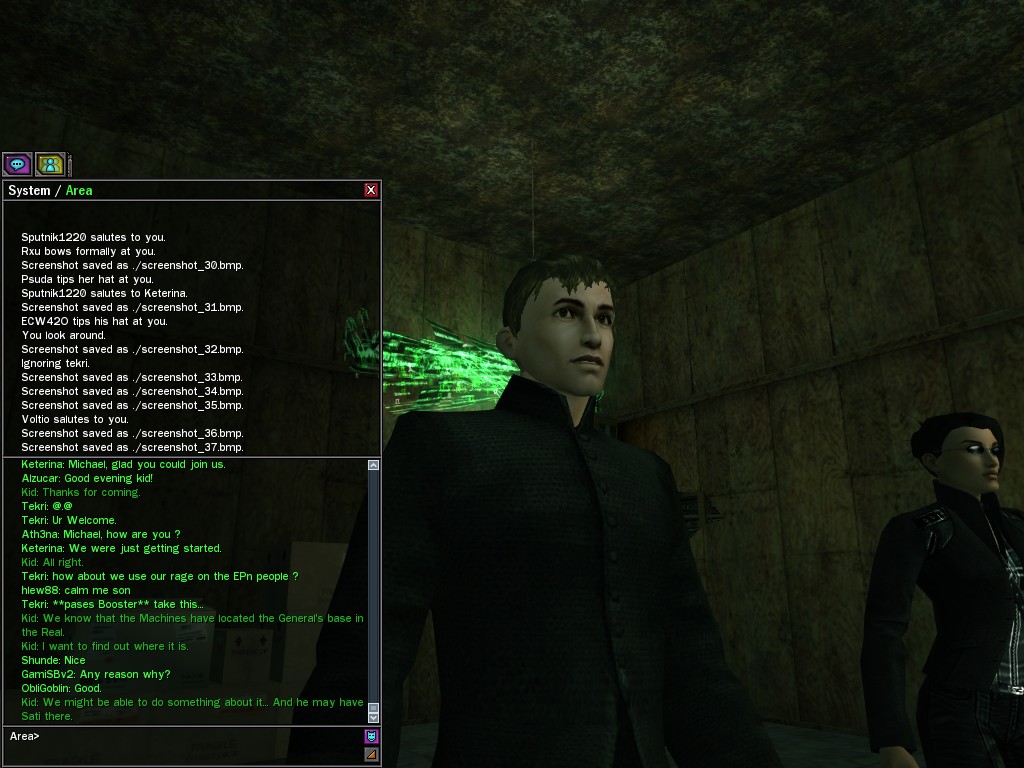
Task: Click the orange triangle resize icon
Action: click(x=372, y=754)
